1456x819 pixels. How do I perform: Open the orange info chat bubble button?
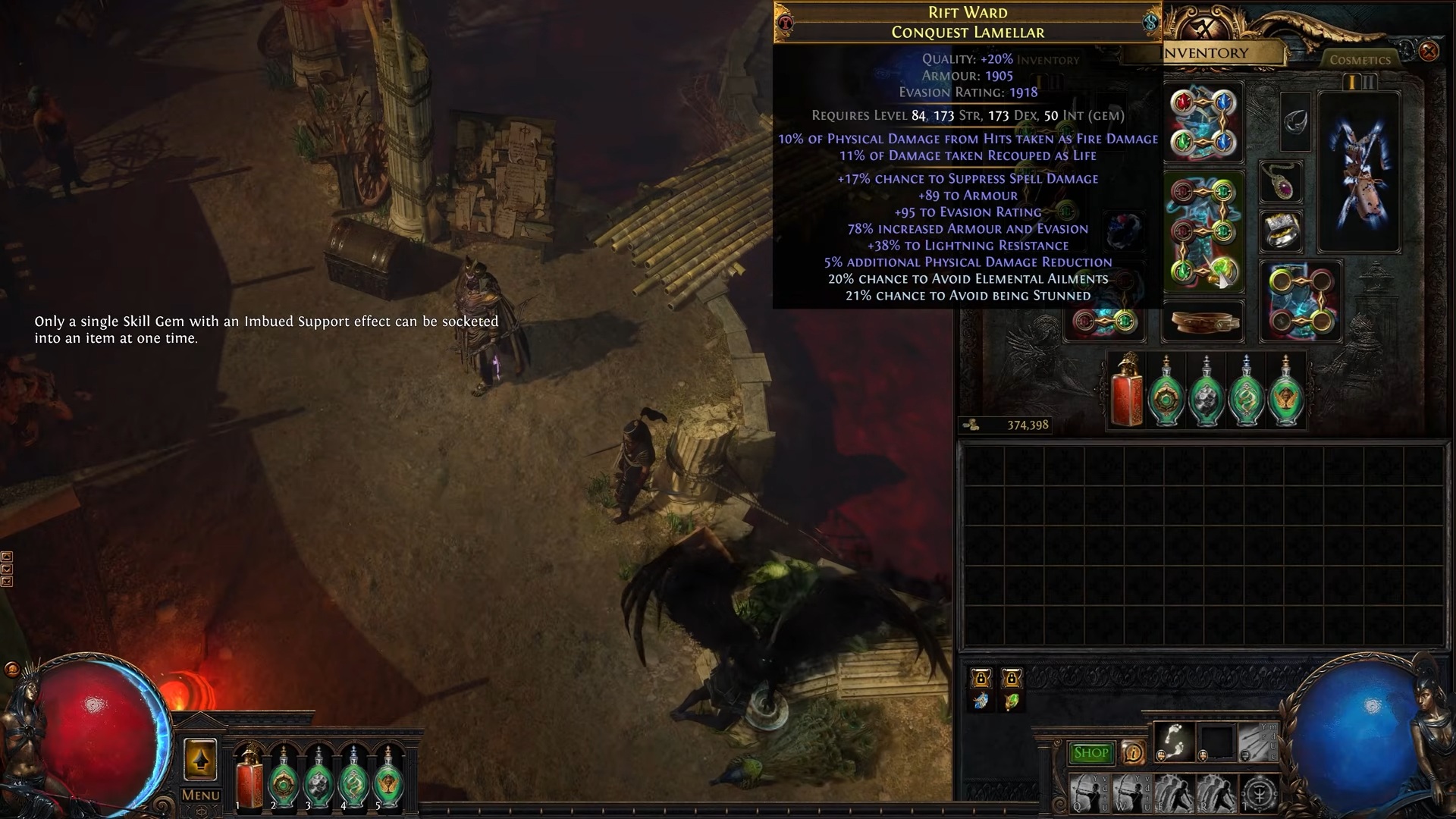click(x=1133, y=753)
